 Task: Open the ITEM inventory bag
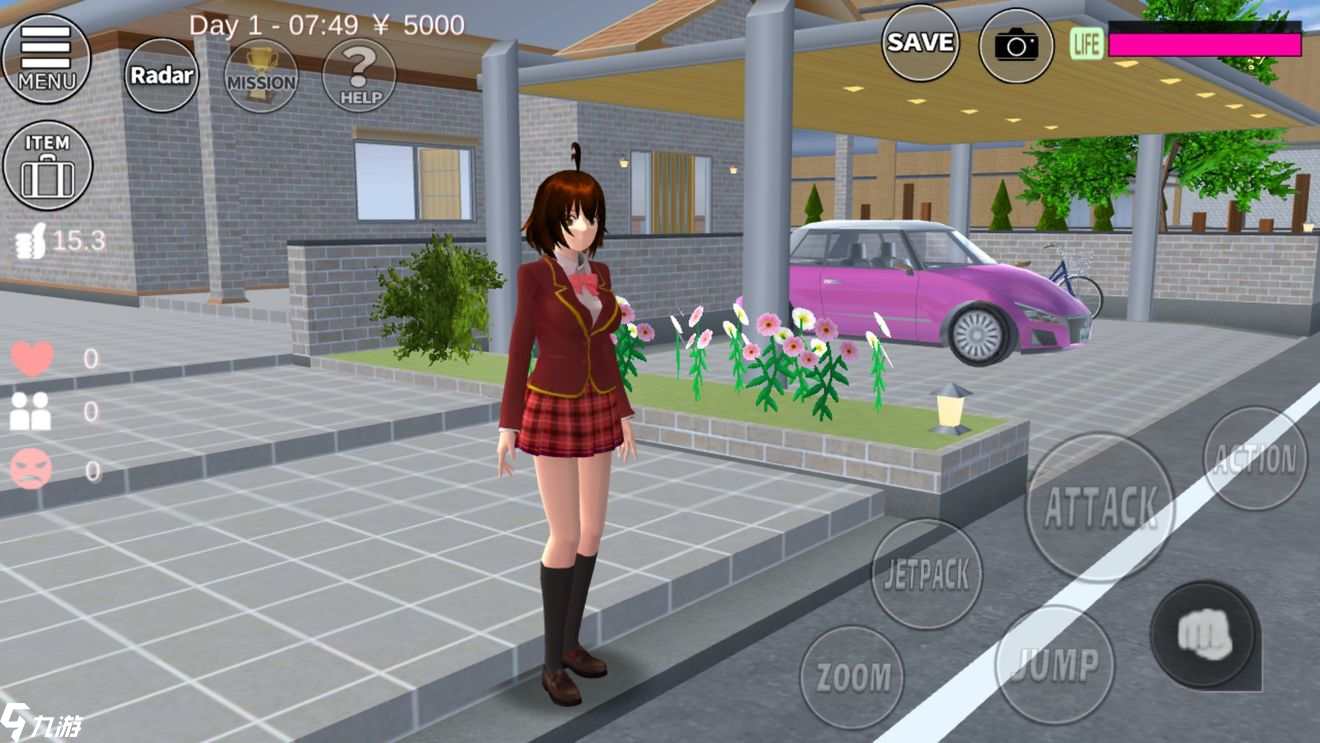click(x=48, y=166)
